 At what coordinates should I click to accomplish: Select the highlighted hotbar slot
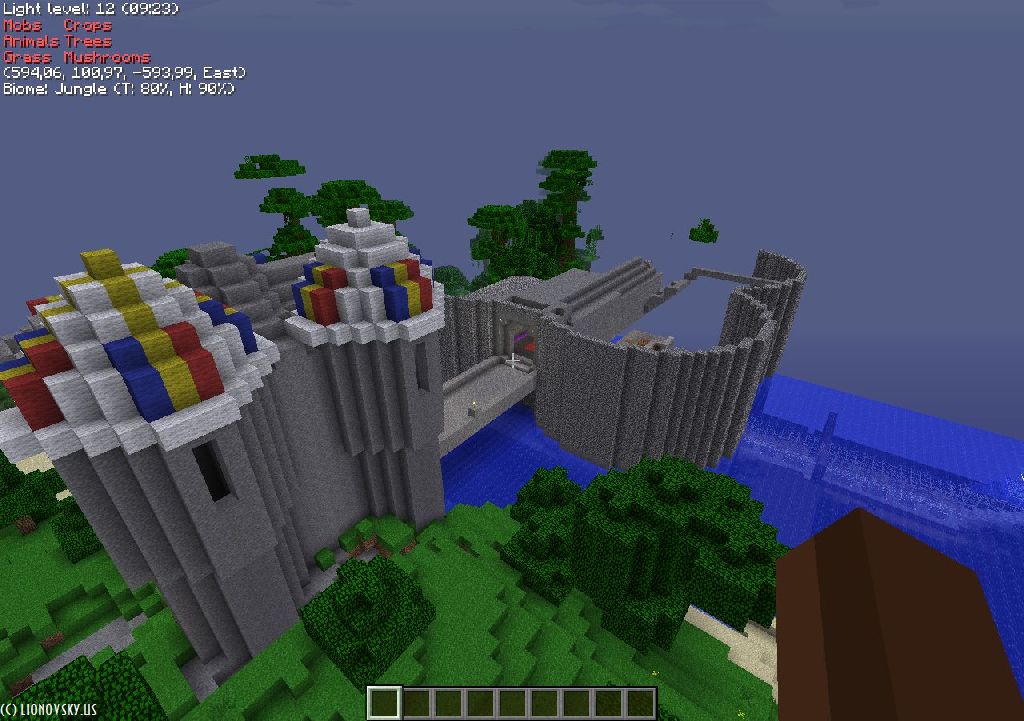click(384, 702)
